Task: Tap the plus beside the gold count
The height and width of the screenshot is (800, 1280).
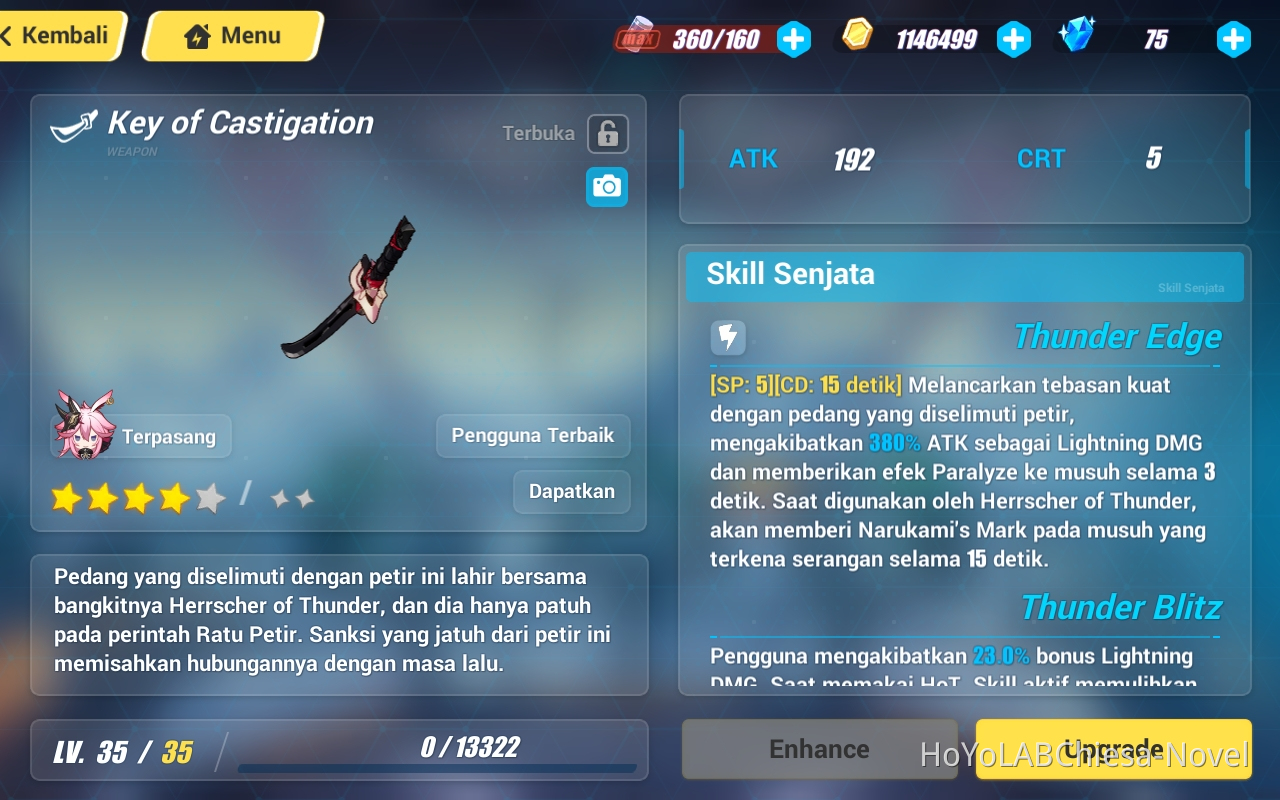Action: 1014,38
